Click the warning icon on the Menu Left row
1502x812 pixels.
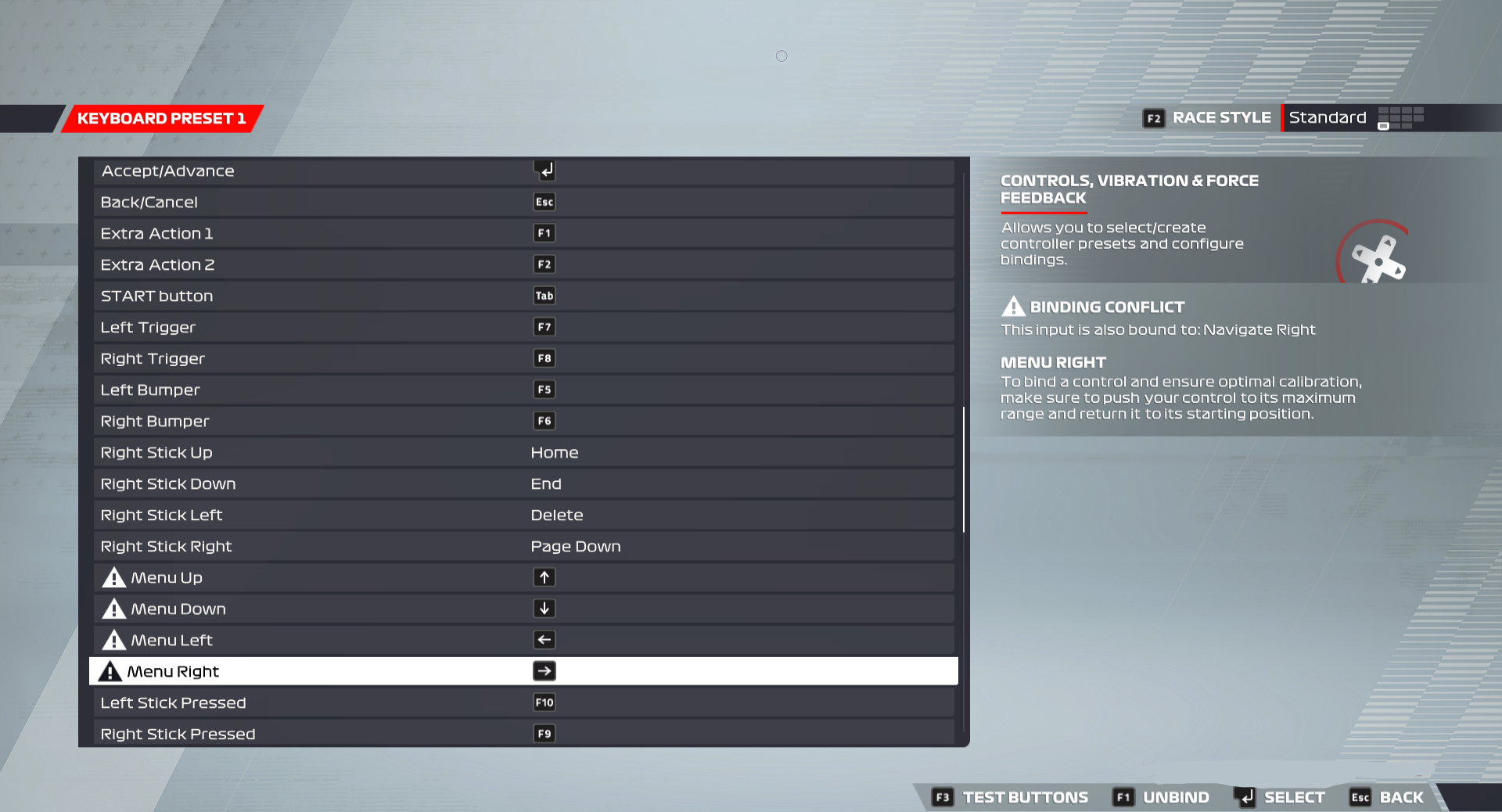pyautogui.click(x=113, y=640)
